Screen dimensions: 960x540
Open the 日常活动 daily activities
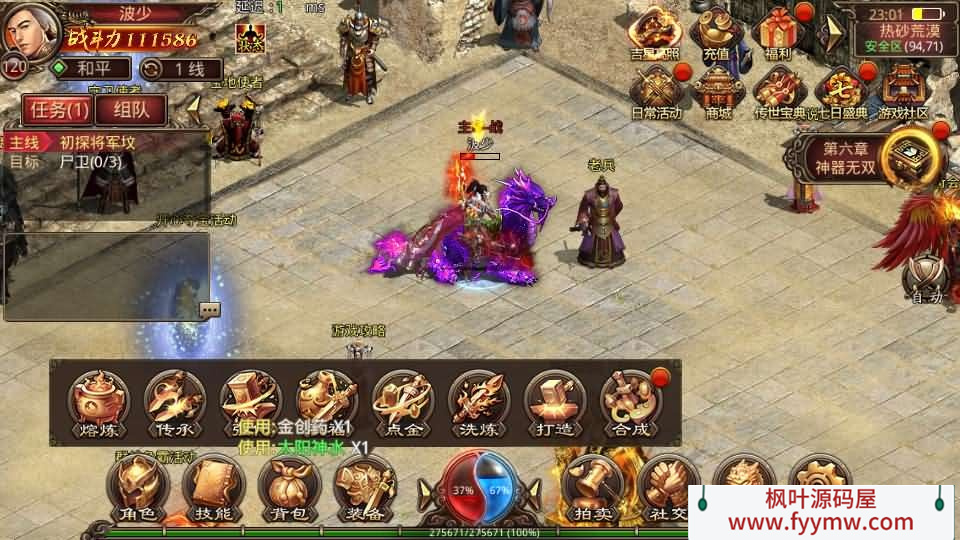pyautogui.click(x=656, y=92)
